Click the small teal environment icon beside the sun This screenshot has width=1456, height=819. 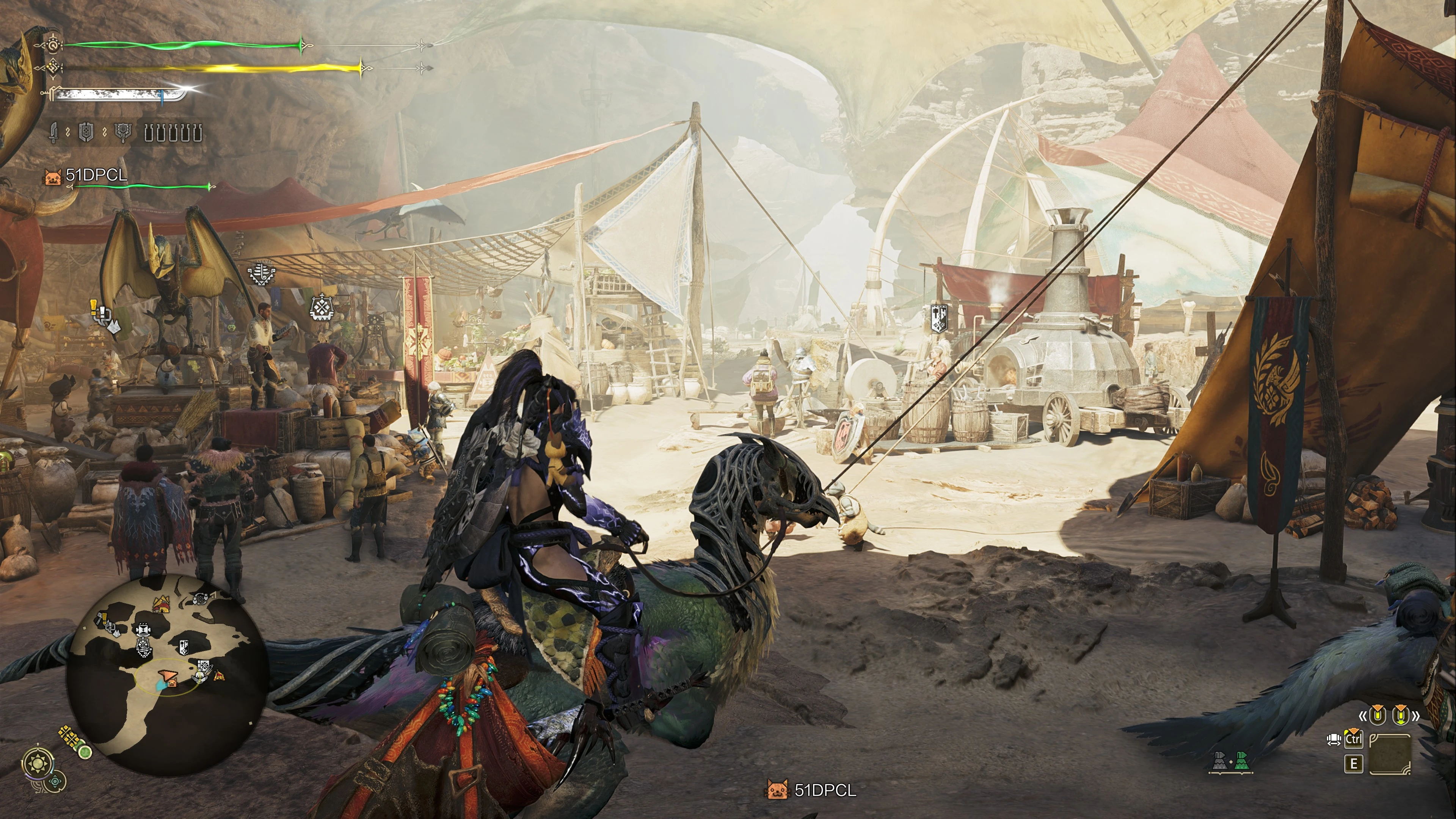coord(56,782)
